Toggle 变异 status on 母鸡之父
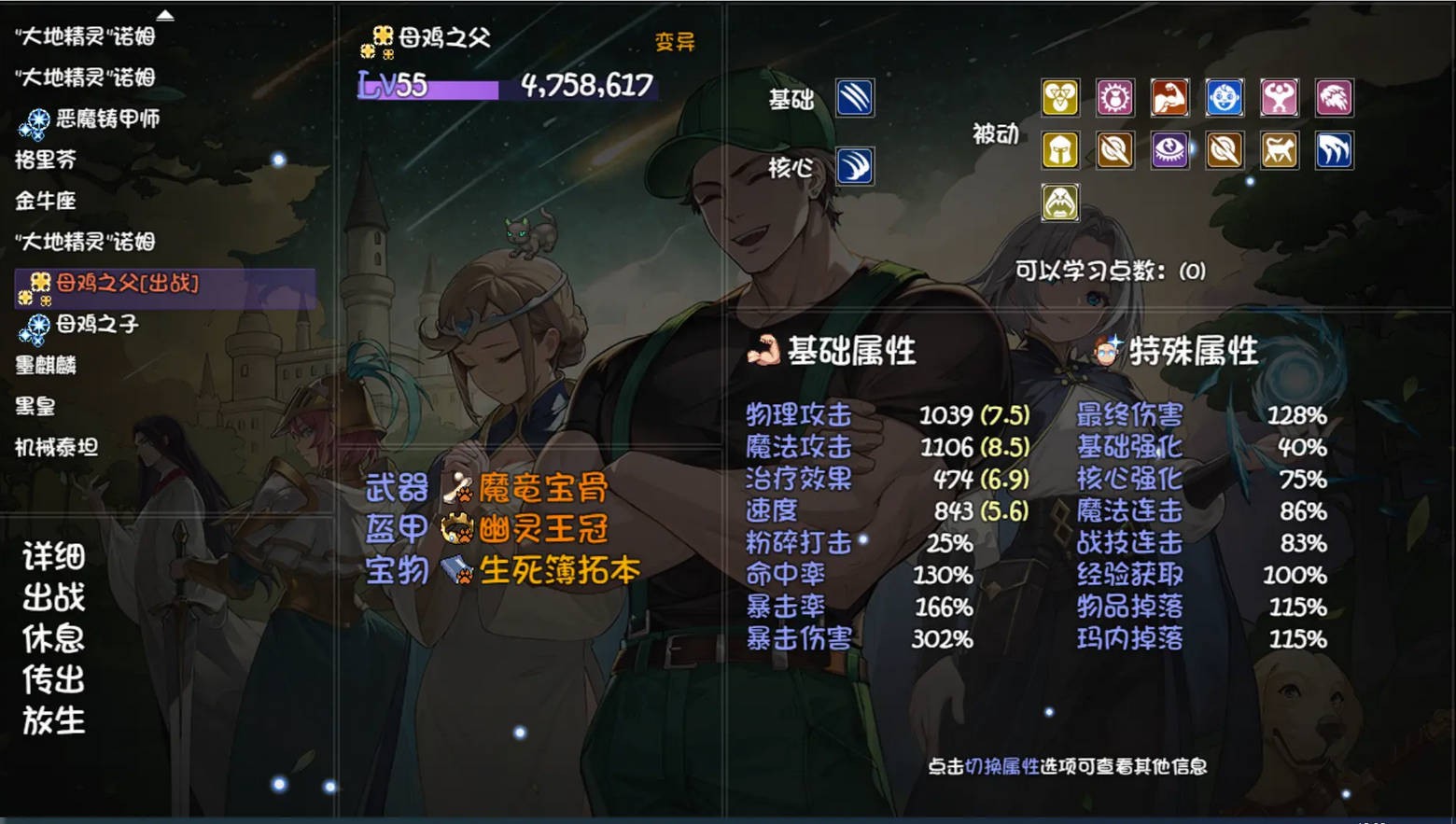1456x824 pixels. [x=675, y=42]
